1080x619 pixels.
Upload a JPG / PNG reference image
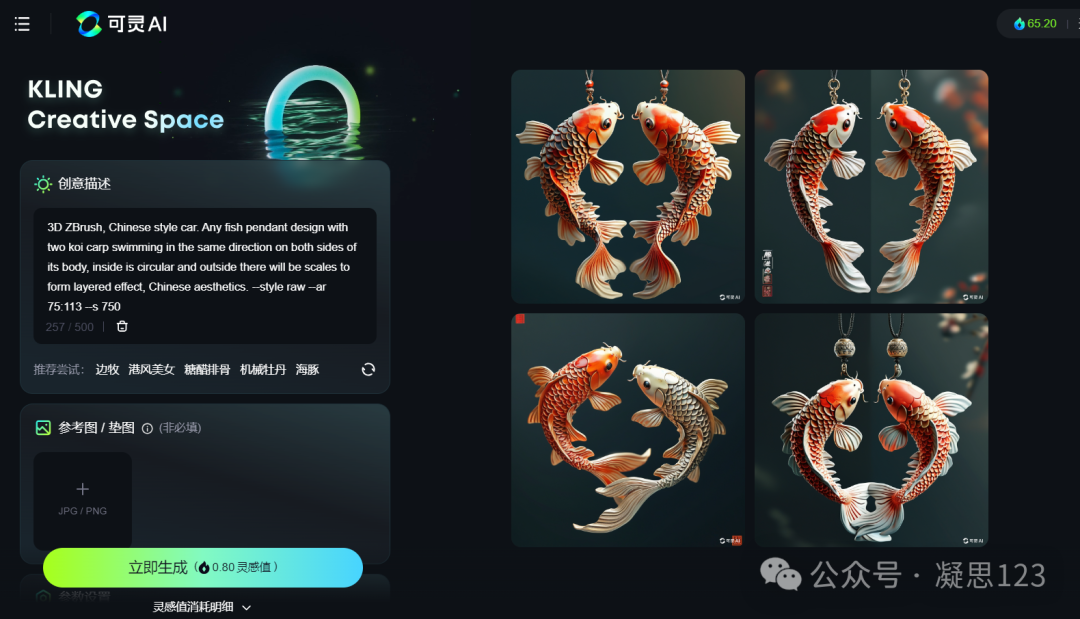tap(83, 499)
